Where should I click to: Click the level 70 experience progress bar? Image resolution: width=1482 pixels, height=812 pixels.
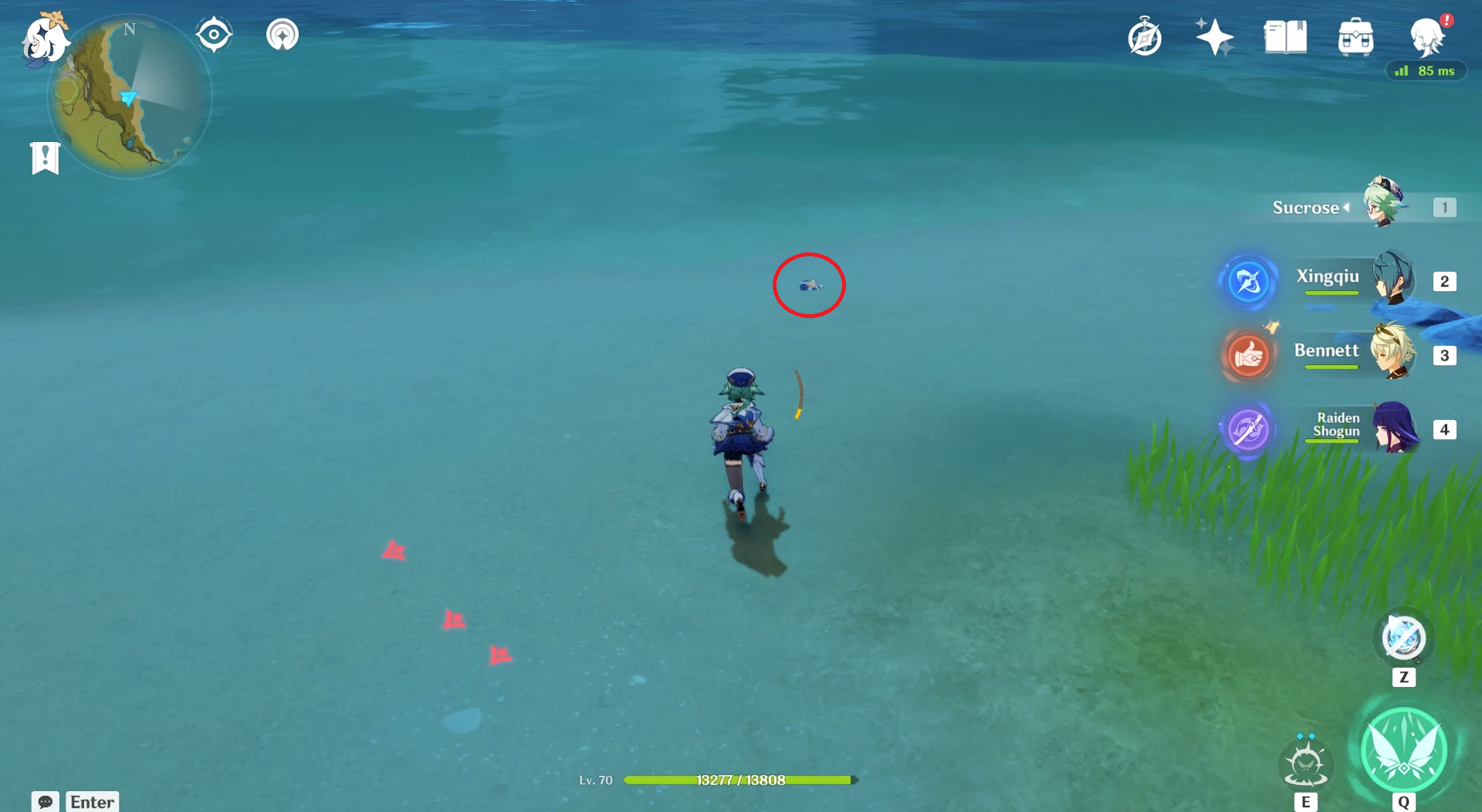[739, 780]
